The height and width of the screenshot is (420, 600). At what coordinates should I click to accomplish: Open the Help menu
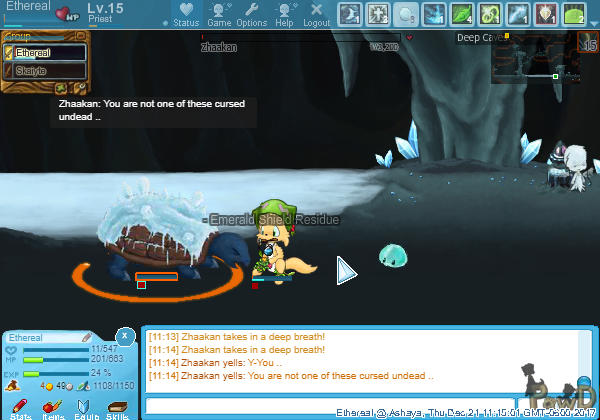tap(284, 14)
